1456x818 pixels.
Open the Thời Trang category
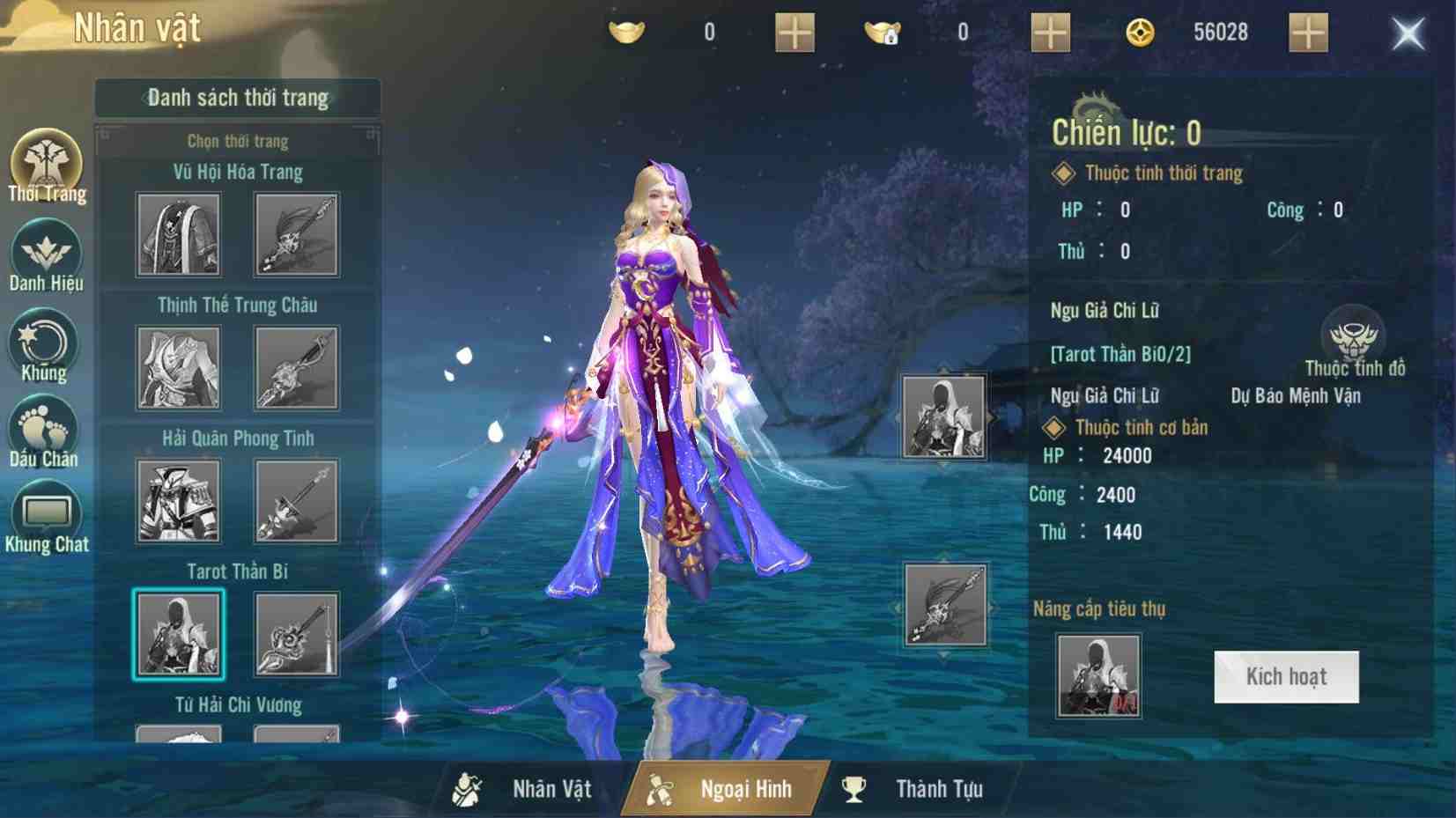click(46, 167)
